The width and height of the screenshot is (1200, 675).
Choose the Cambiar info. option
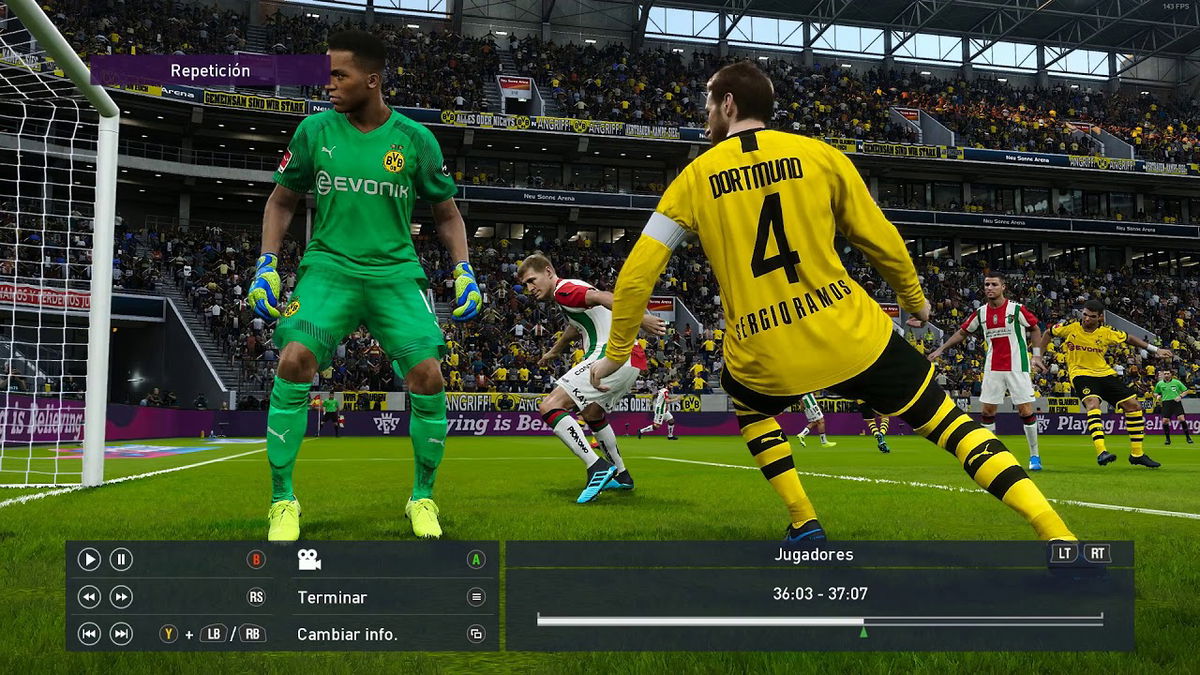[x=347, y=634]
